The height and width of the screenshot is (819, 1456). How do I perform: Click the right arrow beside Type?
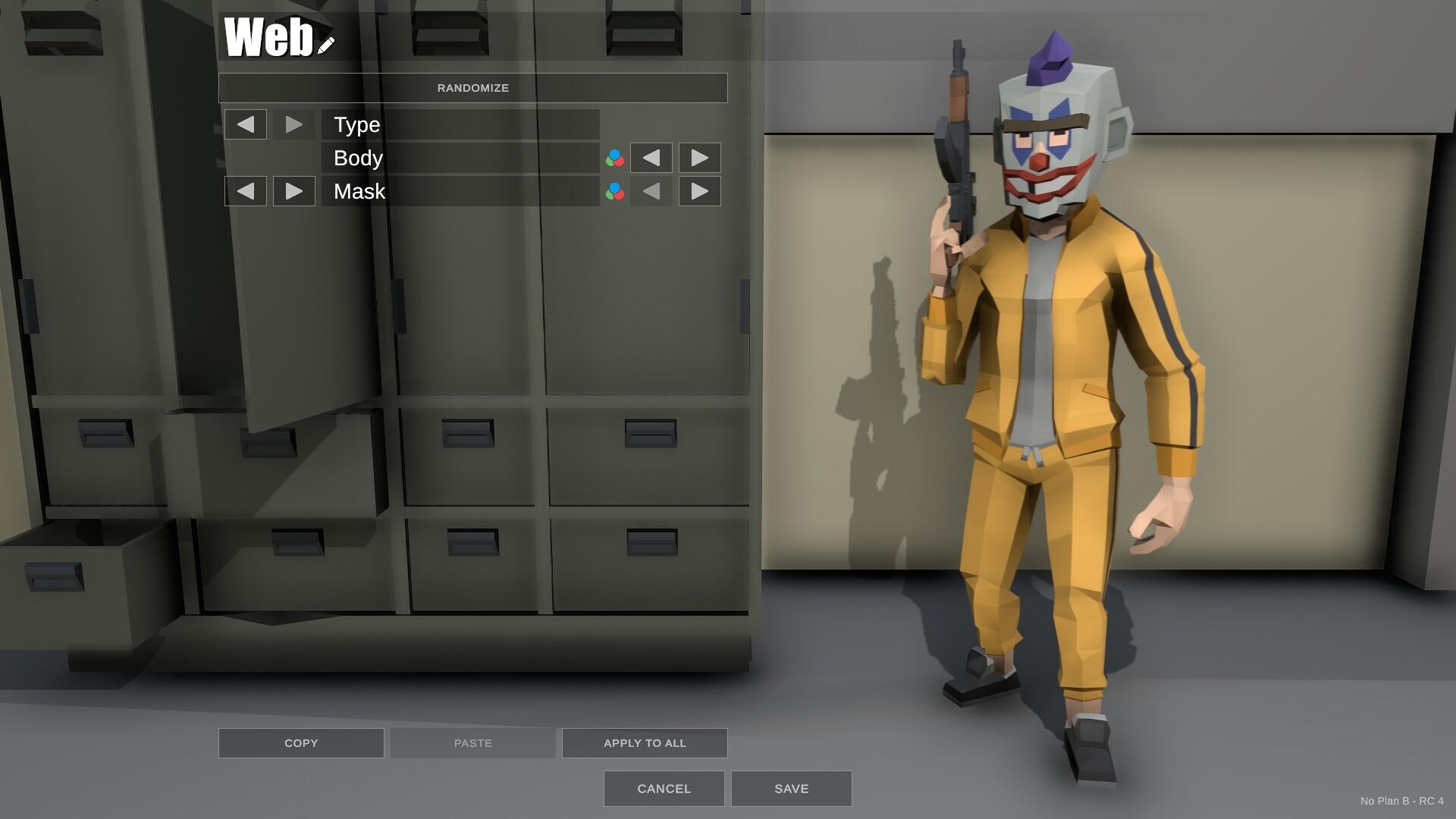(294, 124)
